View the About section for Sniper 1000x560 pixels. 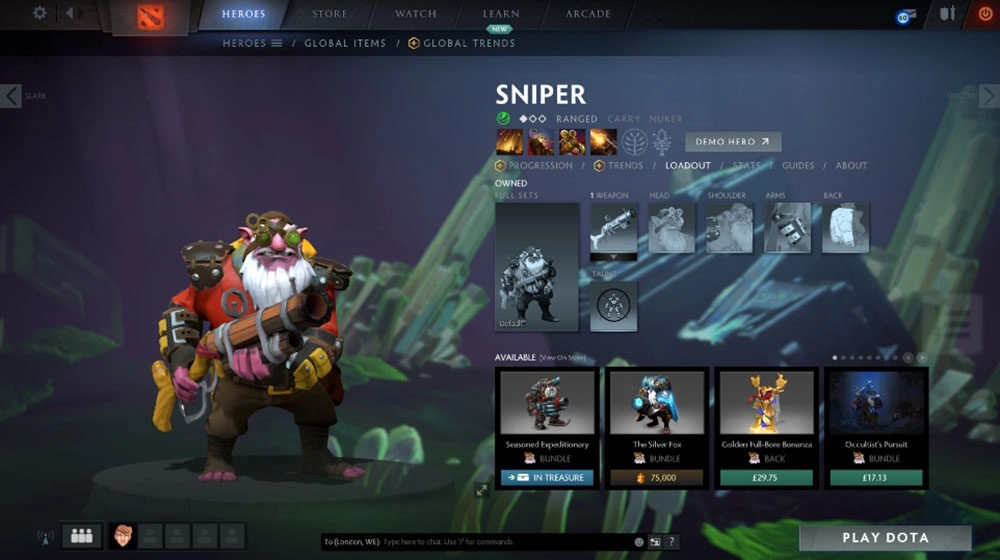851,166
